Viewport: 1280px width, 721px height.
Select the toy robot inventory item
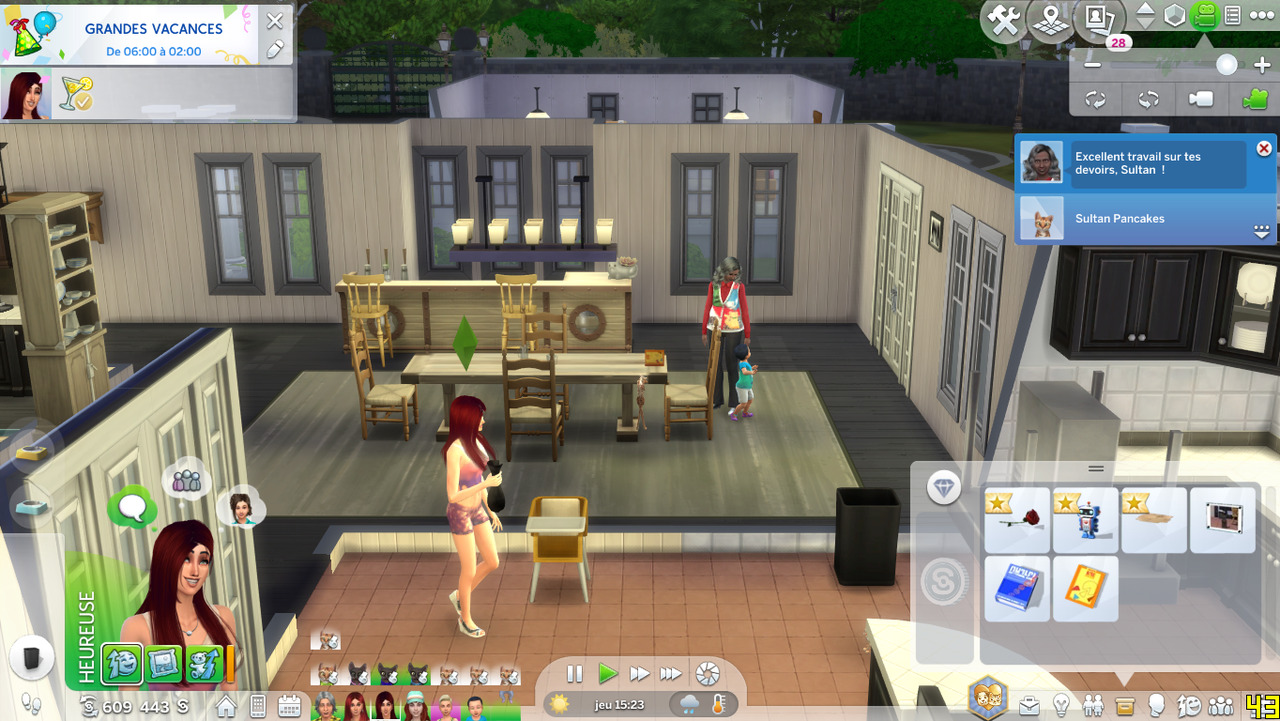point(1085,520)
